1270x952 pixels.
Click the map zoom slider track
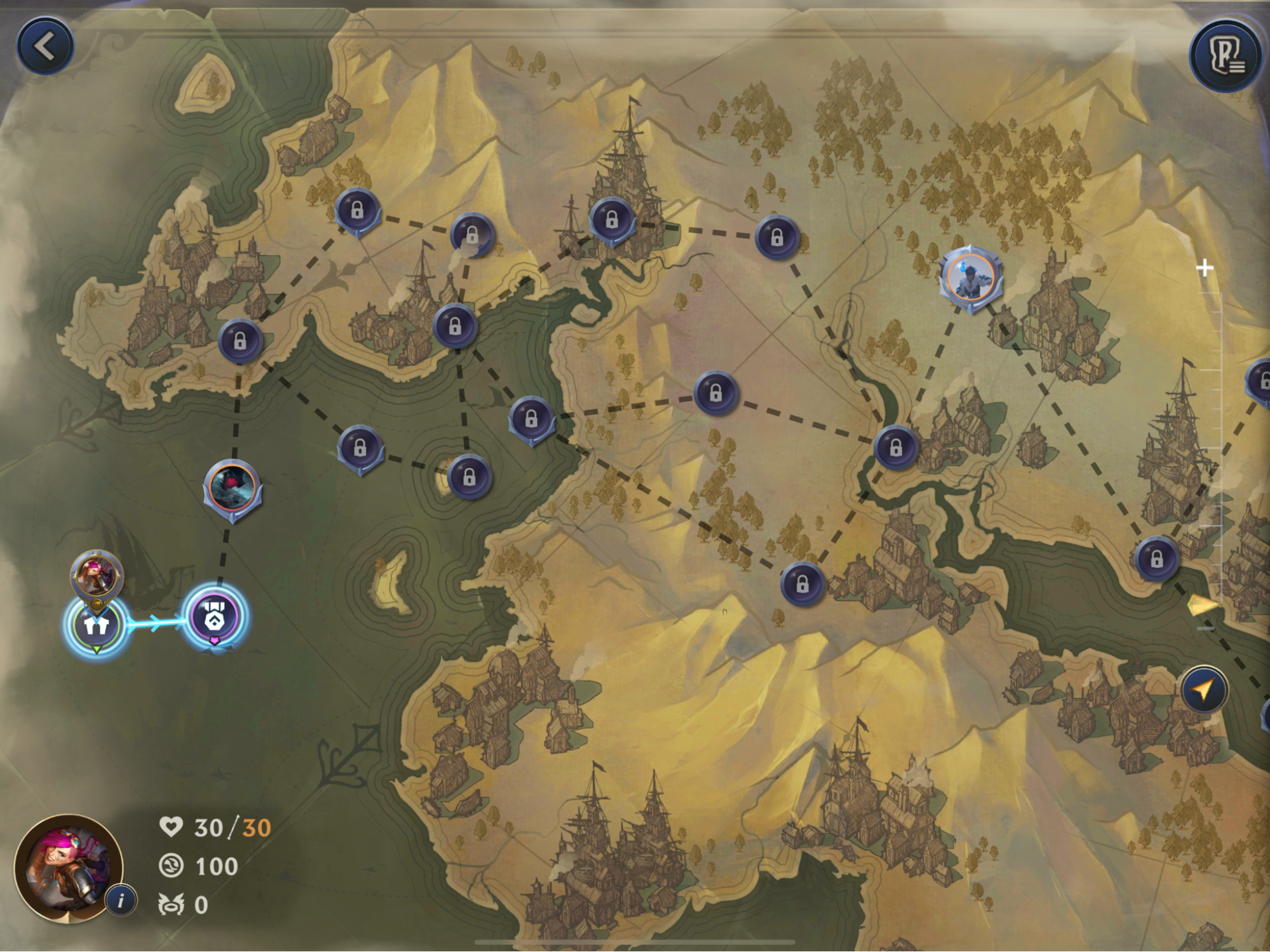(1220, 445)
